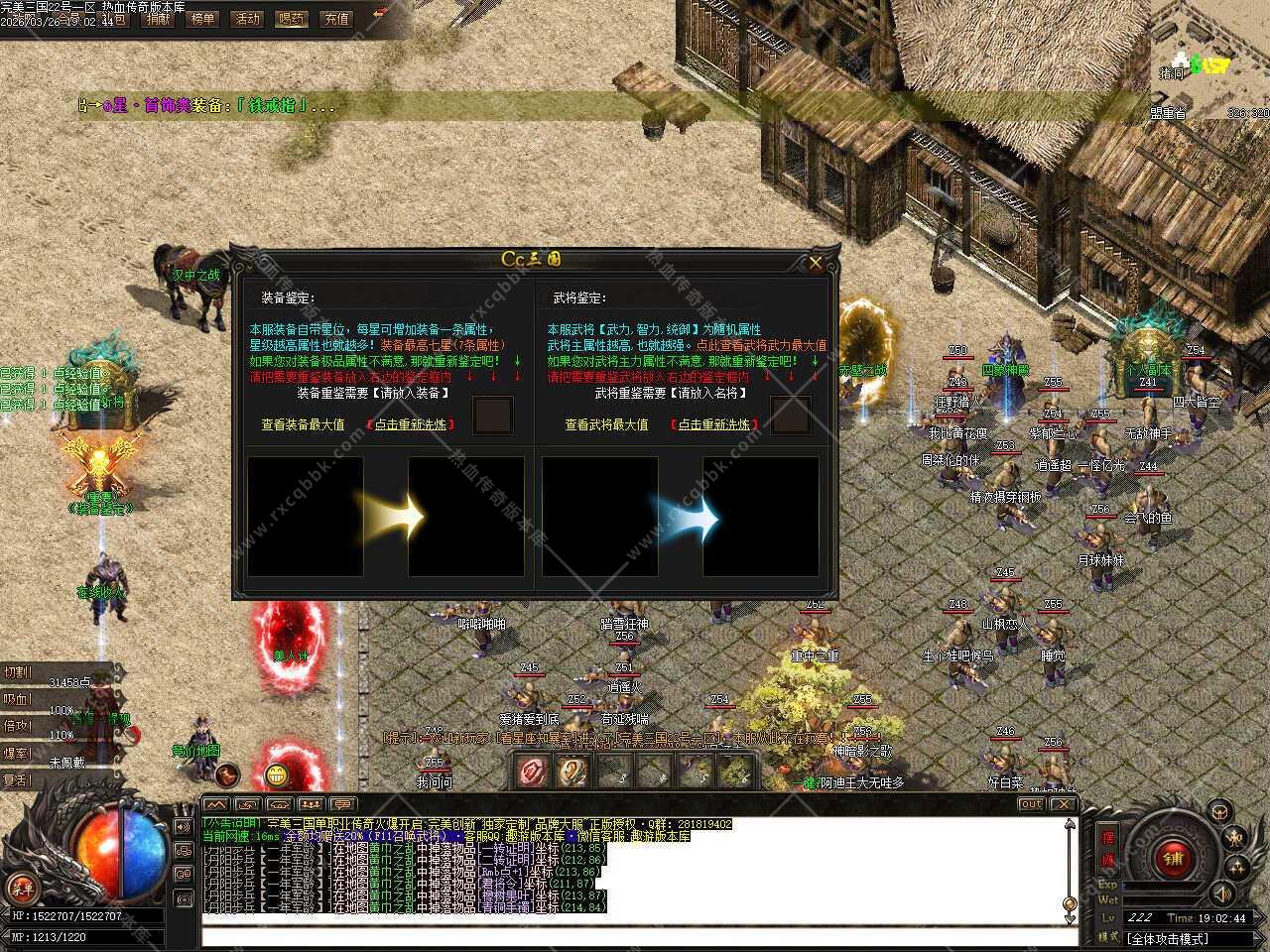Open the 活动 events menu
The width and height of the screenshot is (1270, 952).
246,19
